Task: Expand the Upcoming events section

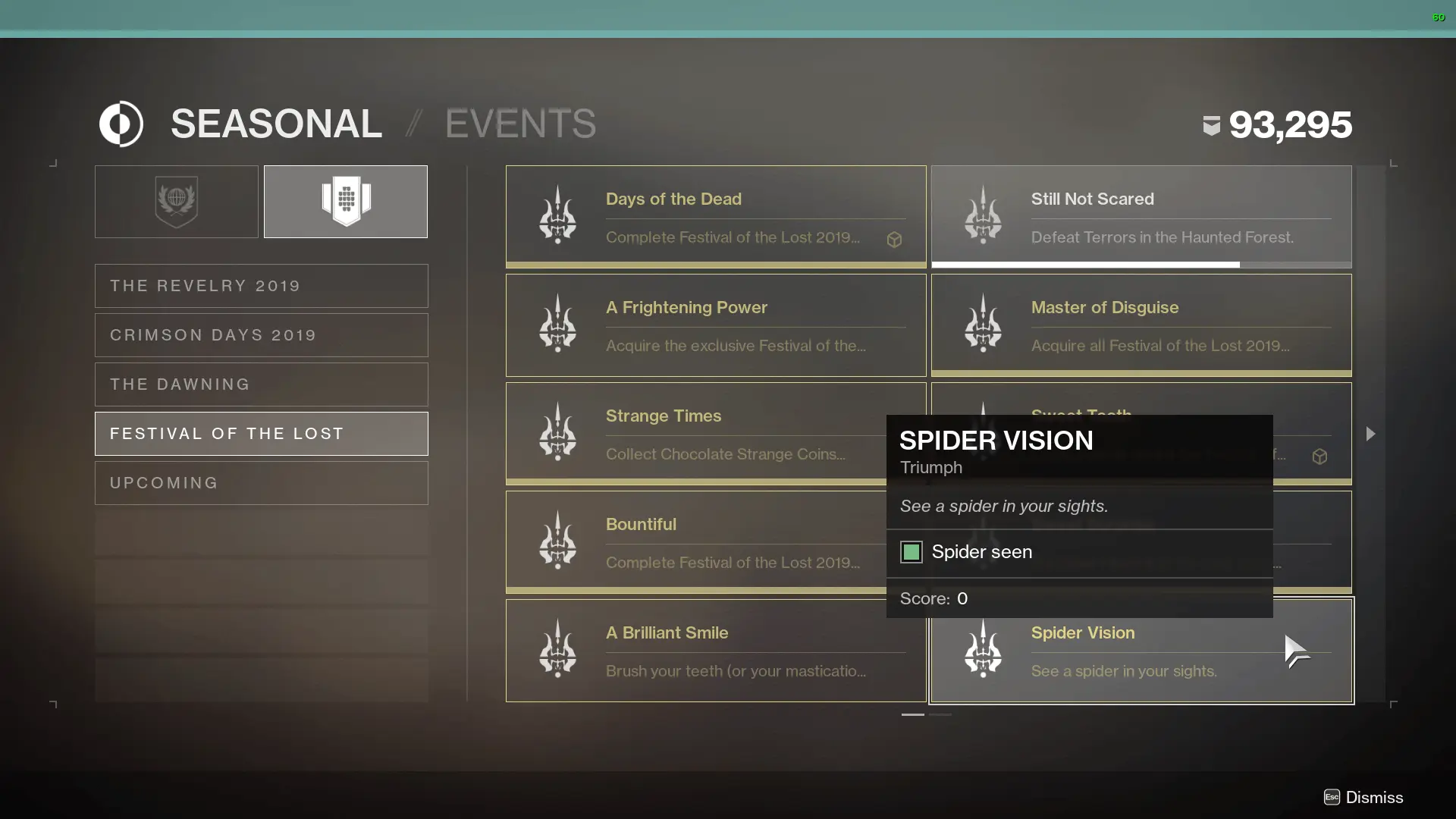Action: point(261,482)
